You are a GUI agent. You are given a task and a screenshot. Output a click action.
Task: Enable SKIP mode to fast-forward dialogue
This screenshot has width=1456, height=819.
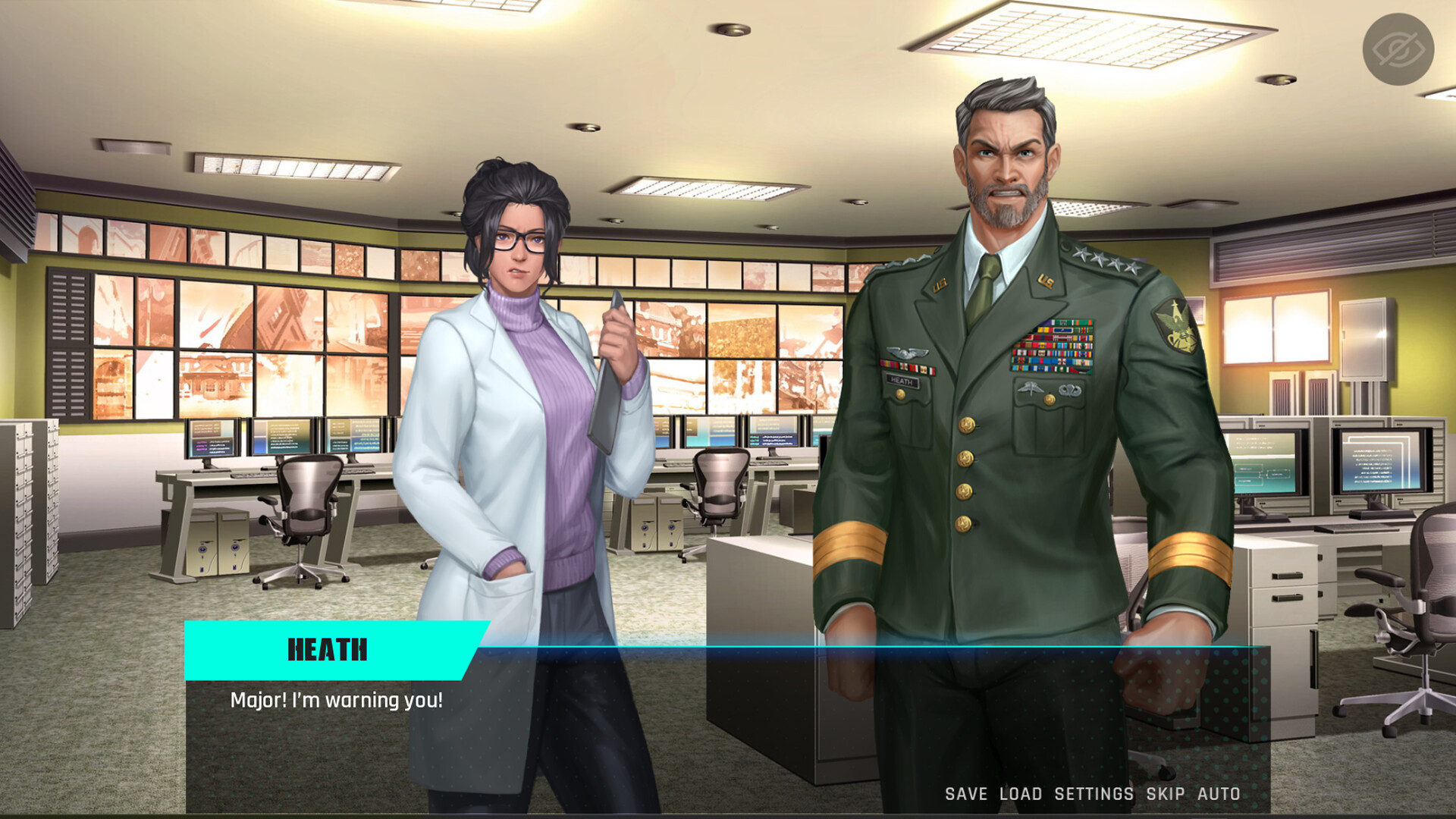(x=1163, y=794)
